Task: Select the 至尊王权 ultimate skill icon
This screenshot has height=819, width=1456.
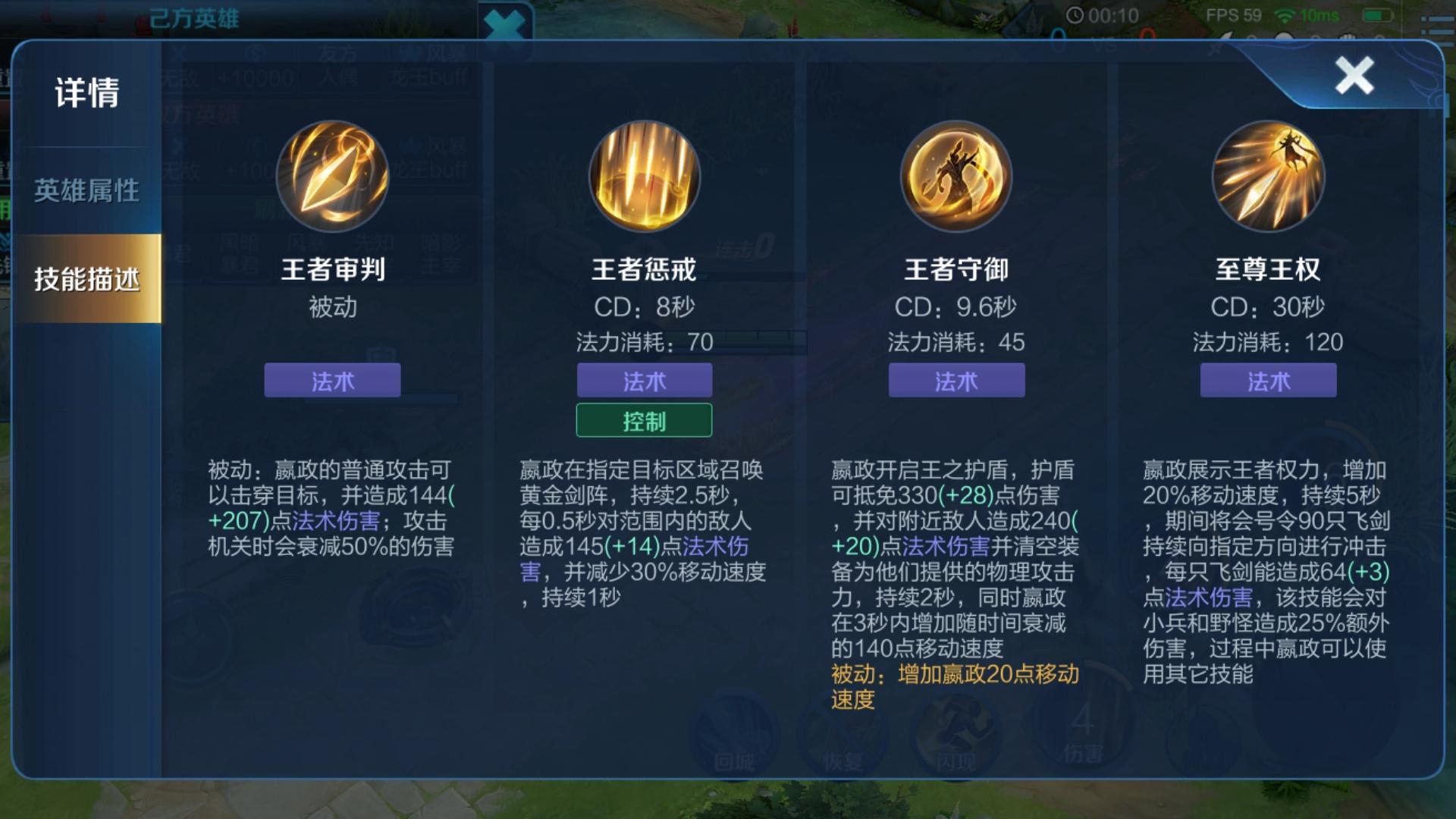Action: tap(1269, 176)
